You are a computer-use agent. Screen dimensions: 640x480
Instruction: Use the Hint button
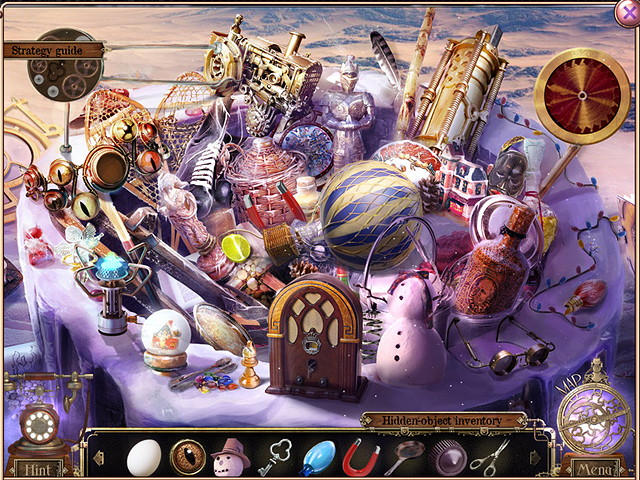(38, 468)
